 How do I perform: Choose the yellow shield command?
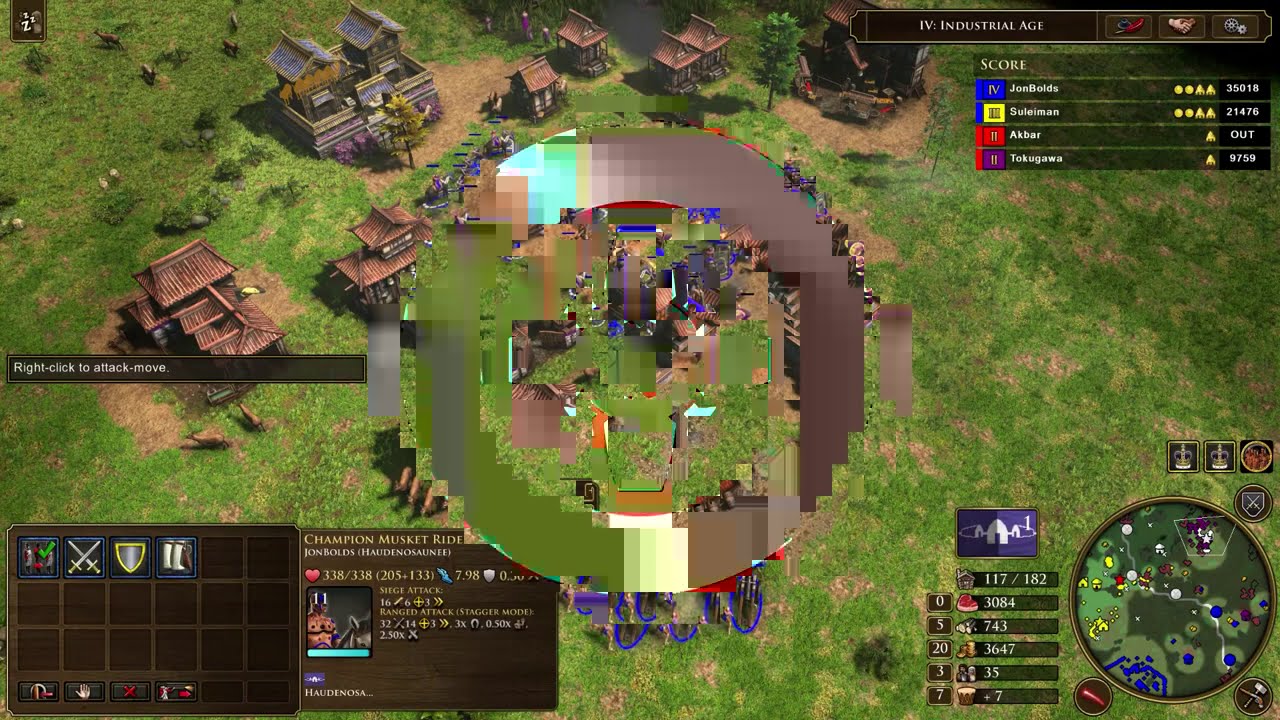click(131, 557)
